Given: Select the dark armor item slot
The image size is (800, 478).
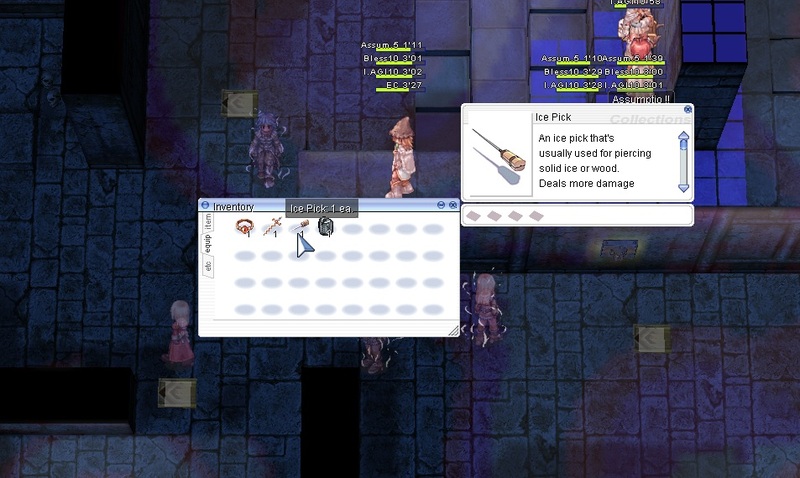Looking at the screenshot, I should pos(324,228).
